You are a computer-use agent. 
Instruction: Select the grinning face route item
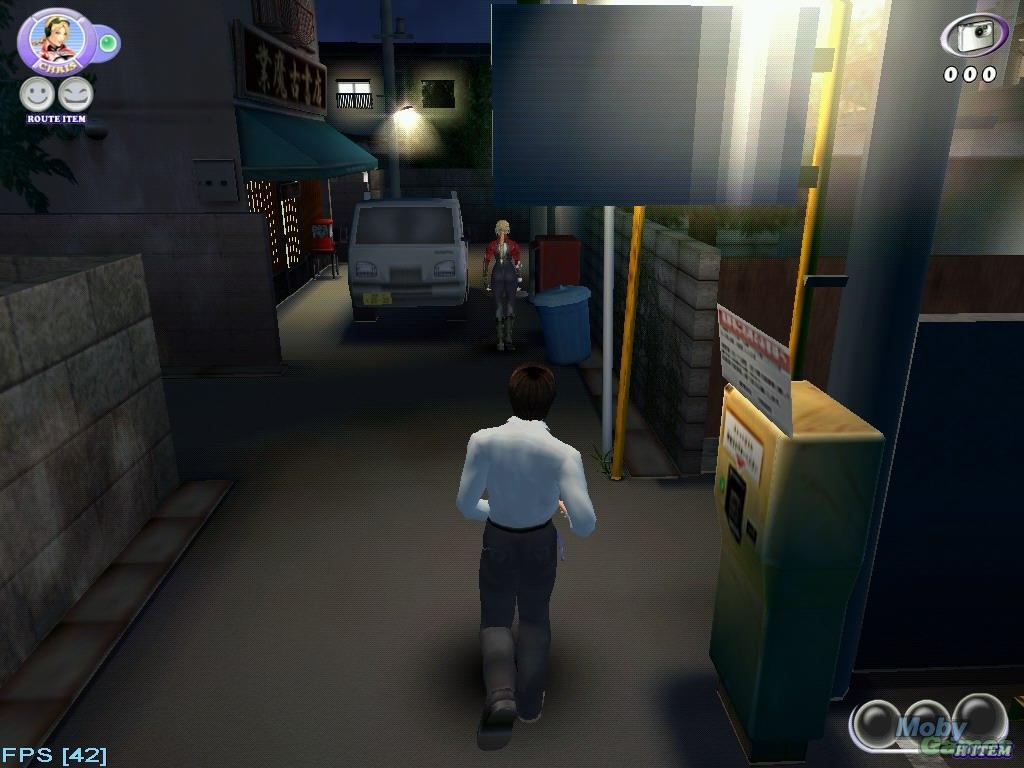pos(76,95)
